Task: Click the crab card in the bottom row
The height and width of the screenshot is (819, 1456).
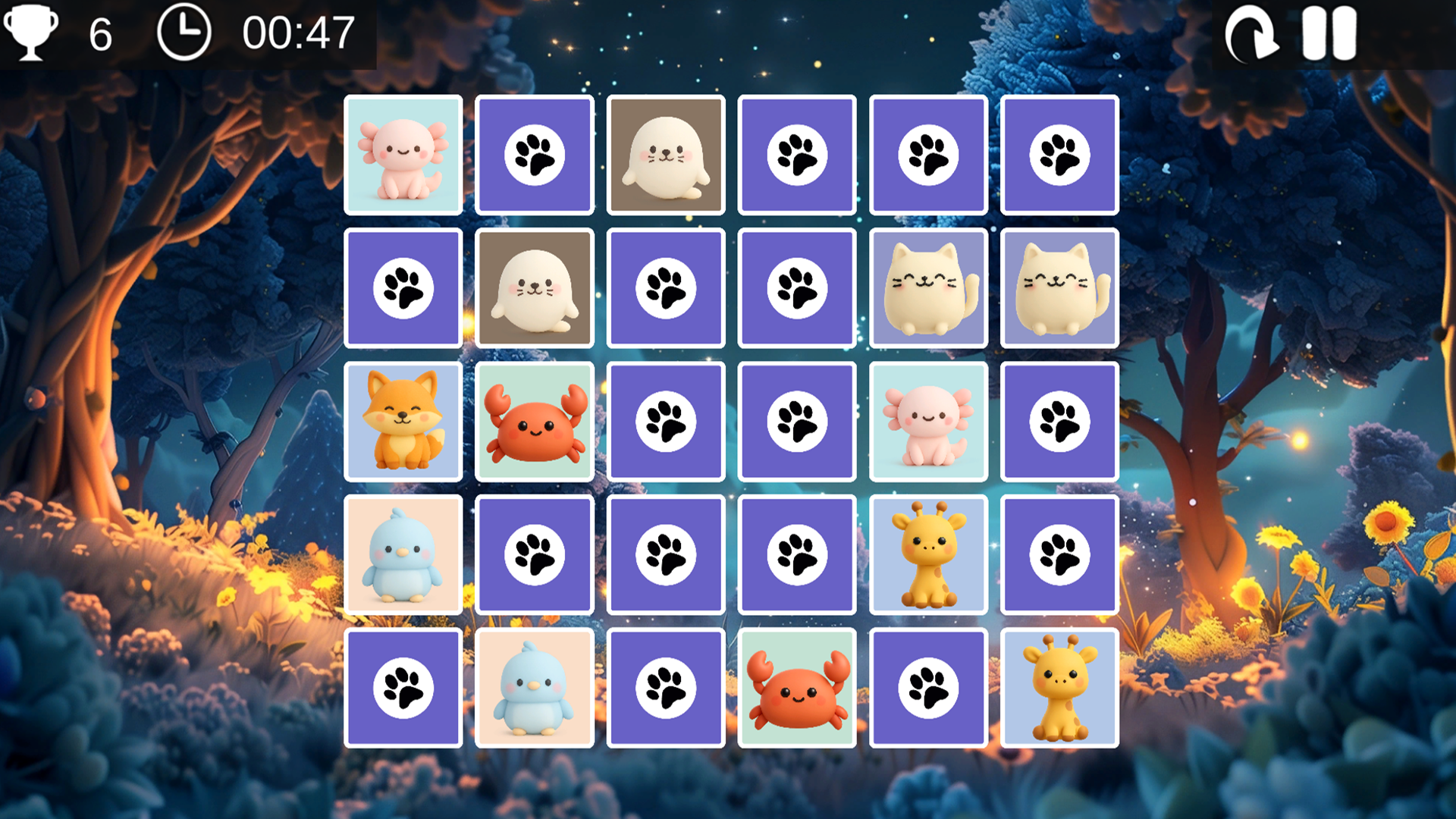Action: tap(796, 686)
